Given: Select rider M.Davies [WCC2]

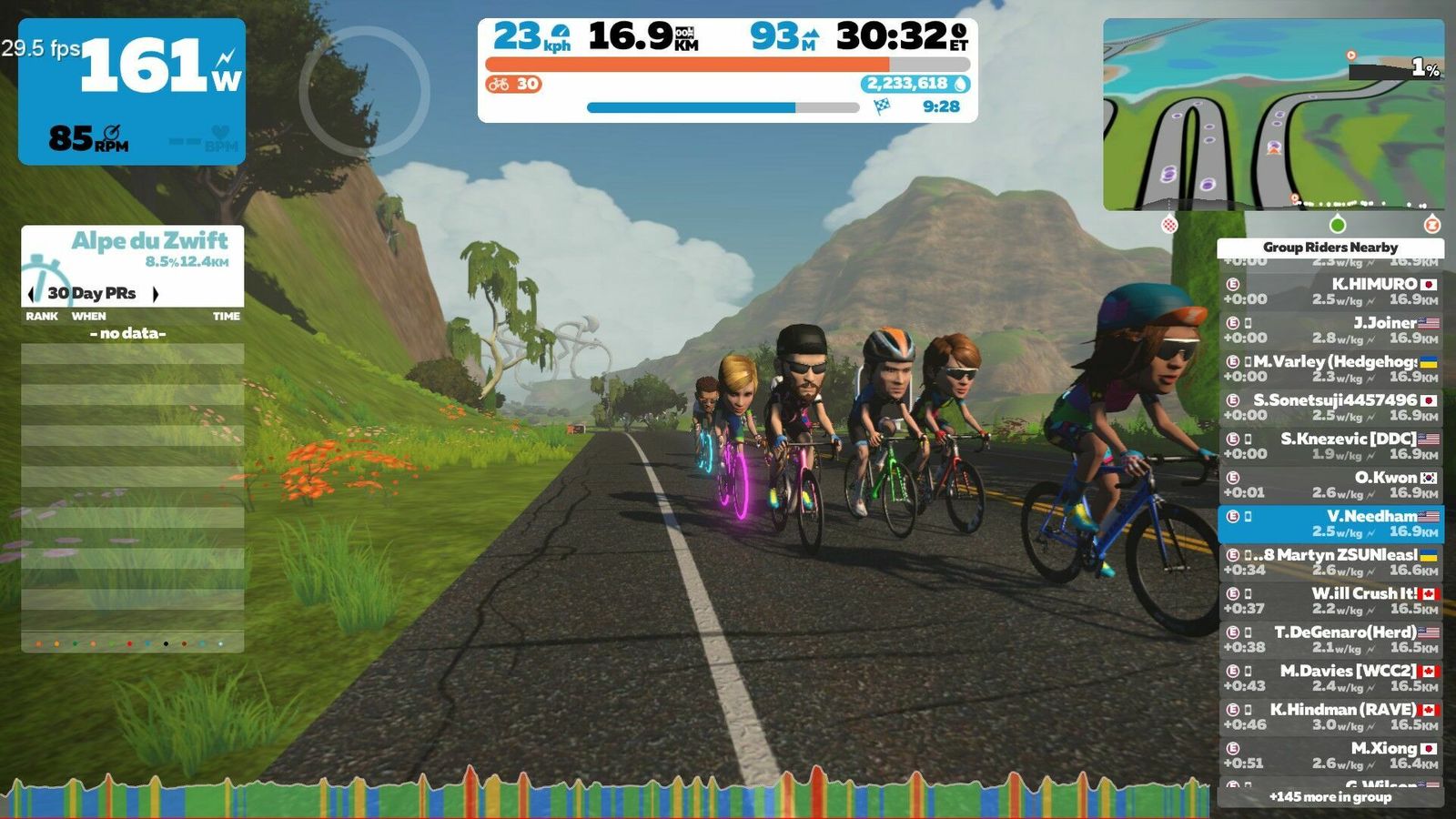Looking at the screenshot, I should [x=1330, y=678].
